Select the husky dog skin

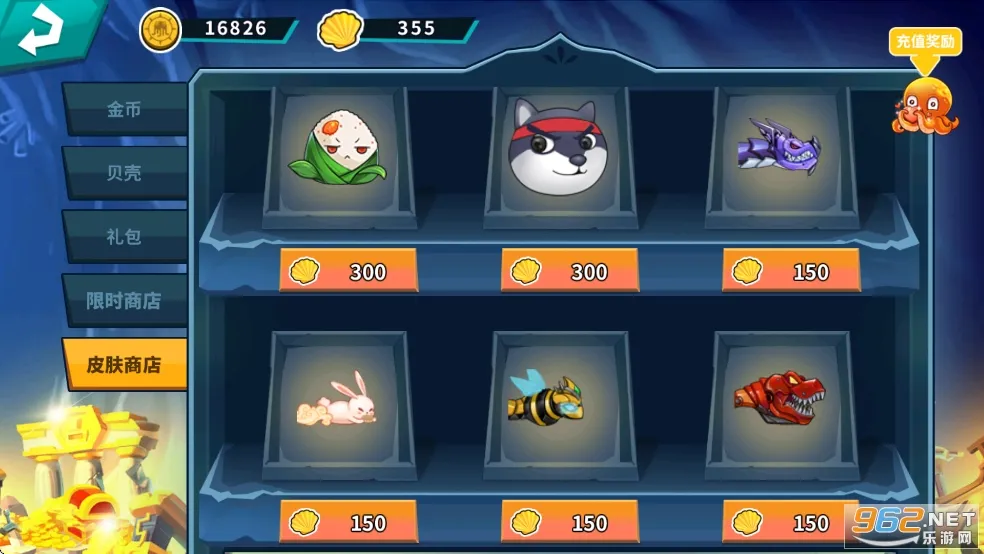tap(560, 150)
